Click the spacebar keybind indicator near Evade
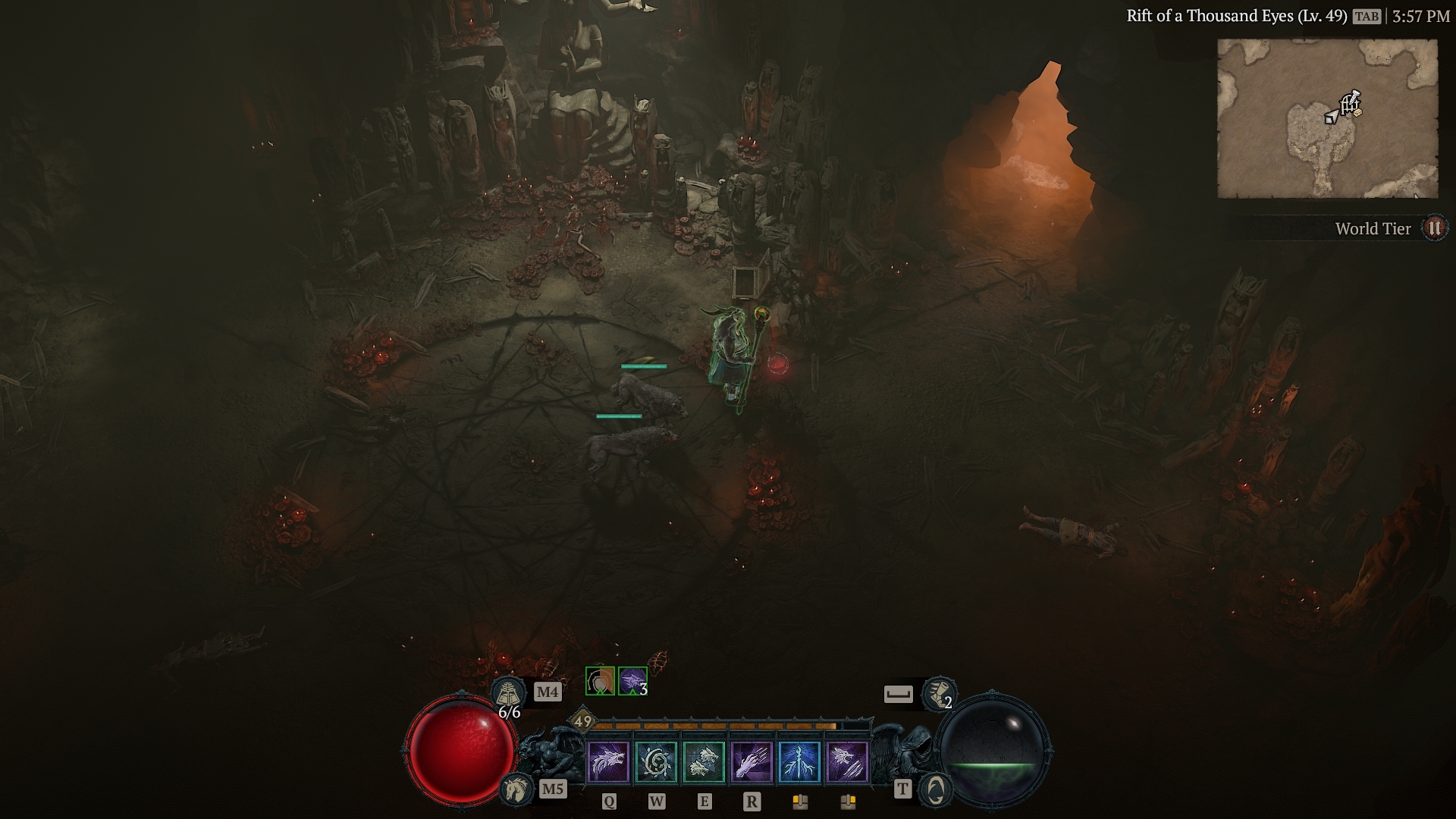This screenshot has width=1456, height=819. (899, 693)
